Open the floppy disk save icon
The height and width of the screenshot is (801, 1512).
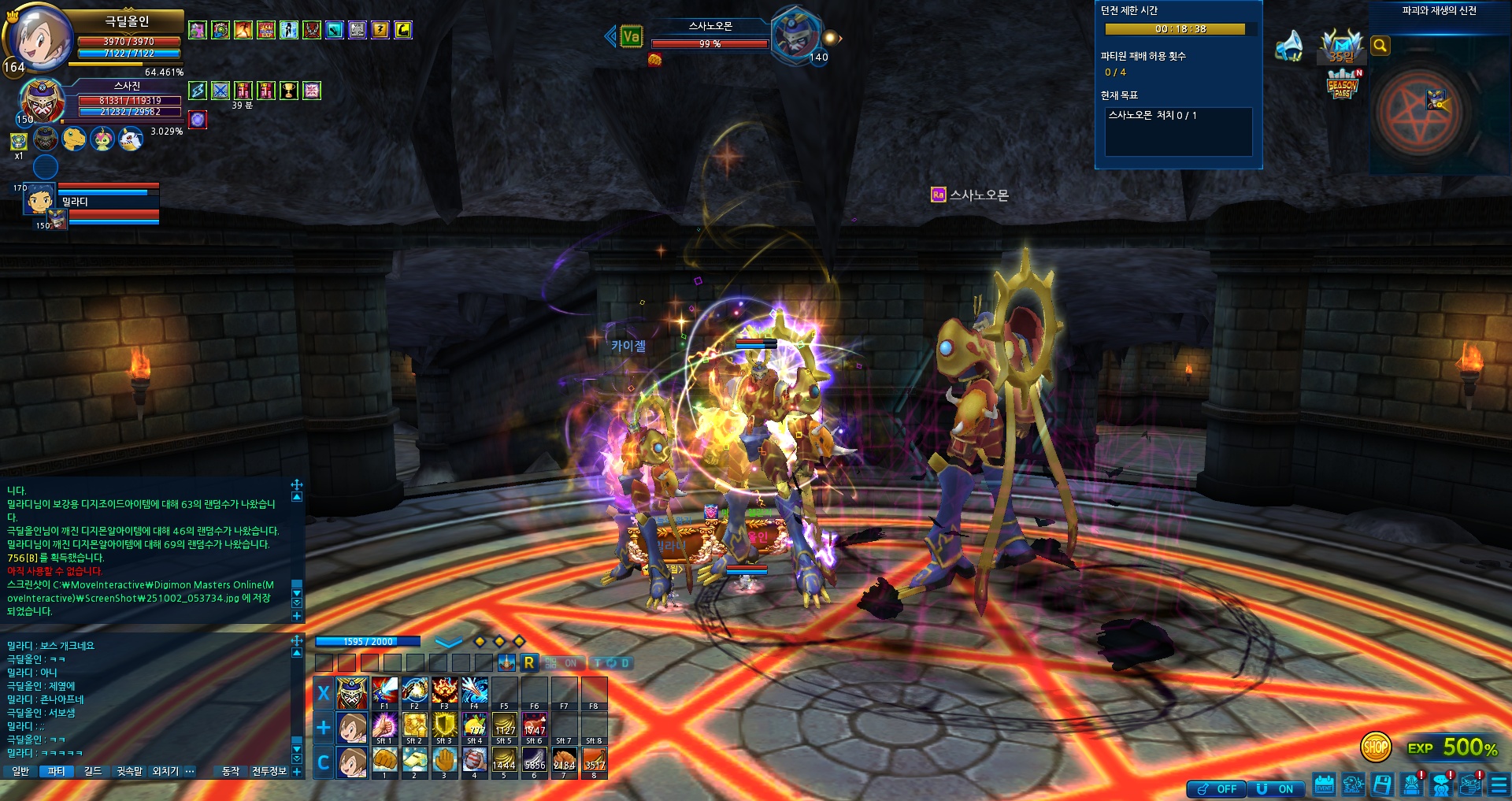(x=1383, y=784)
